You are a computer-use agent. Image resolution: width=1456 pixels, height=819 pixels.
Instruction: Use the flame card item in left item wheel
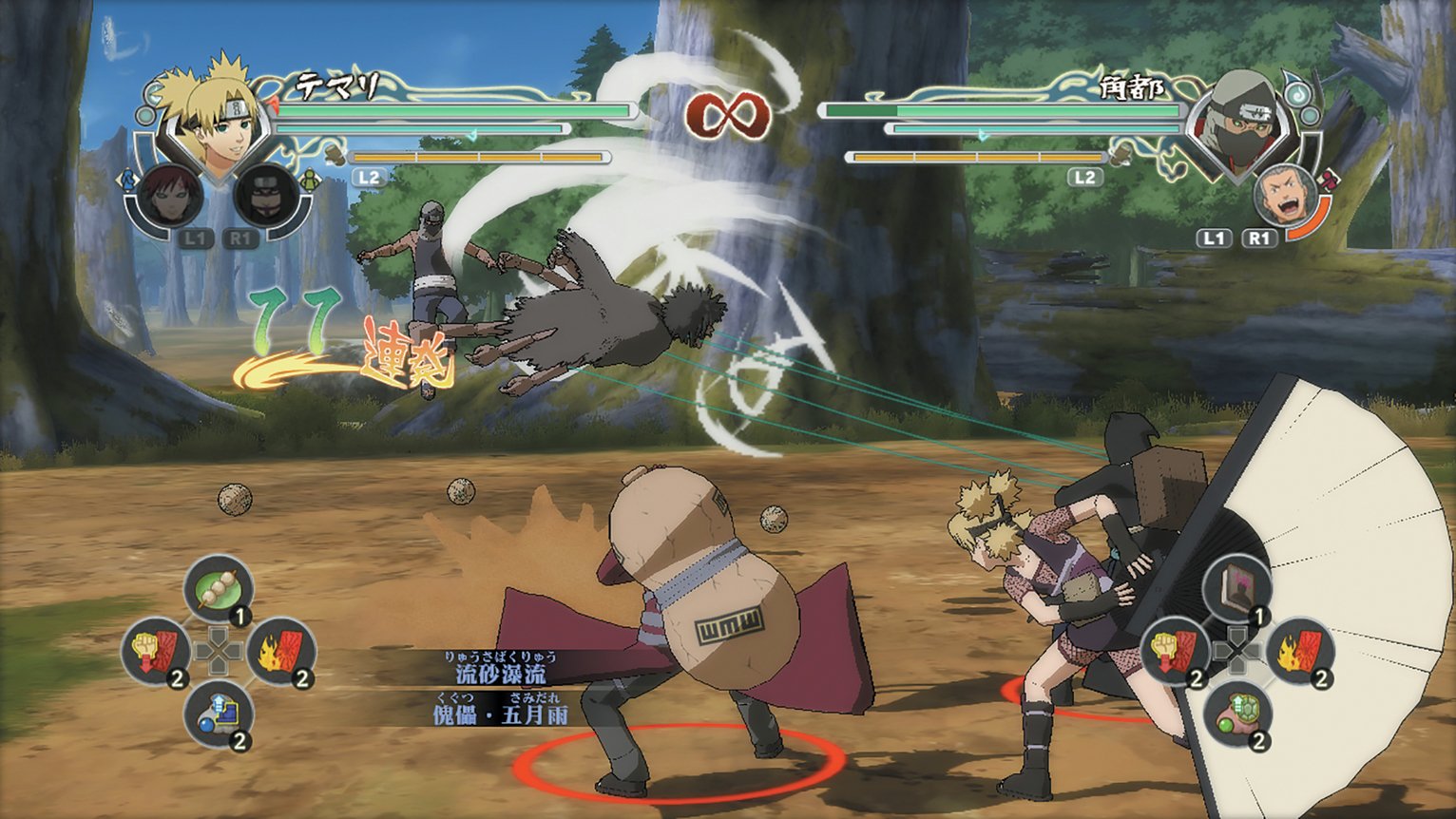[x=281, y=648]
